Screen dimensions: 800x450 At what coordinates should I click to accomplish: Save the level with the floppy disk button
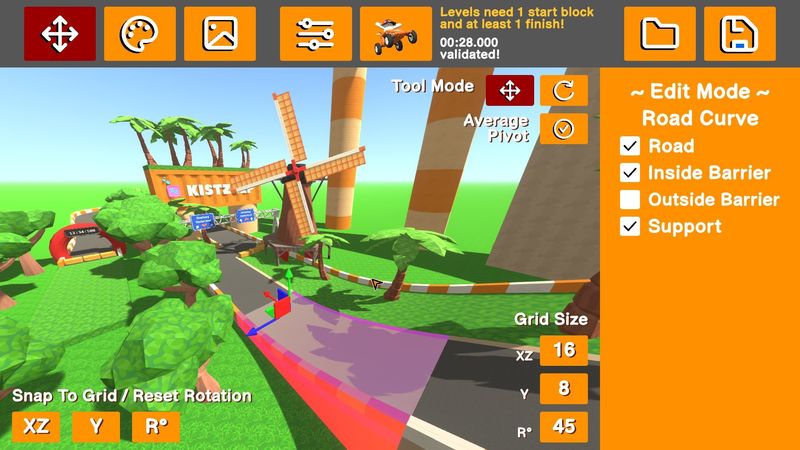coord(740,34)
